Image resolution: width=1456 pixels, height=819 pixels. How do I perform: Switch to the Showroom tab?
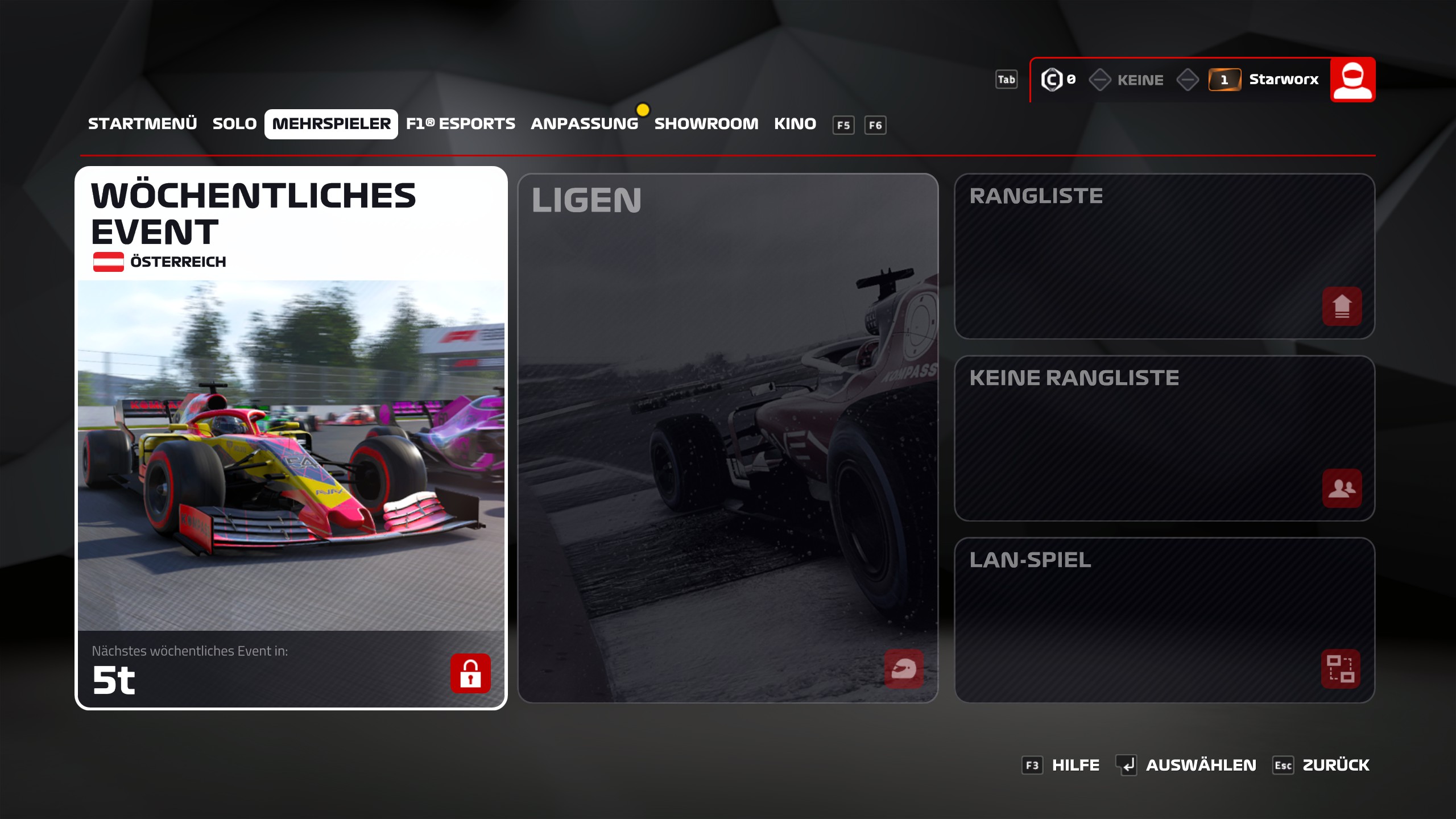(x=706, y=124)
